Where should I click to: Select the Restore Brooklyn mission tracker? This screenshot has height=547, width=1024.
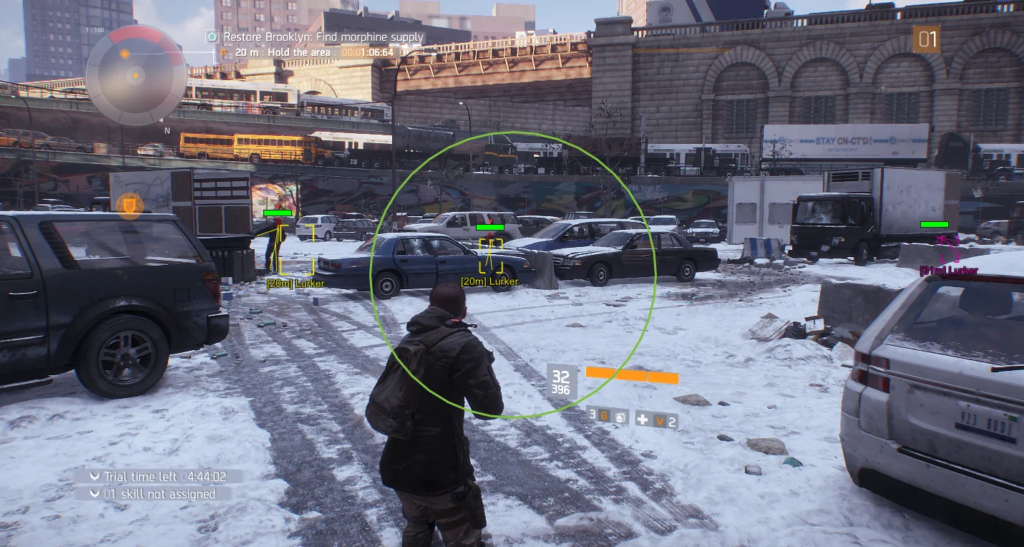[x=314, y=37]
